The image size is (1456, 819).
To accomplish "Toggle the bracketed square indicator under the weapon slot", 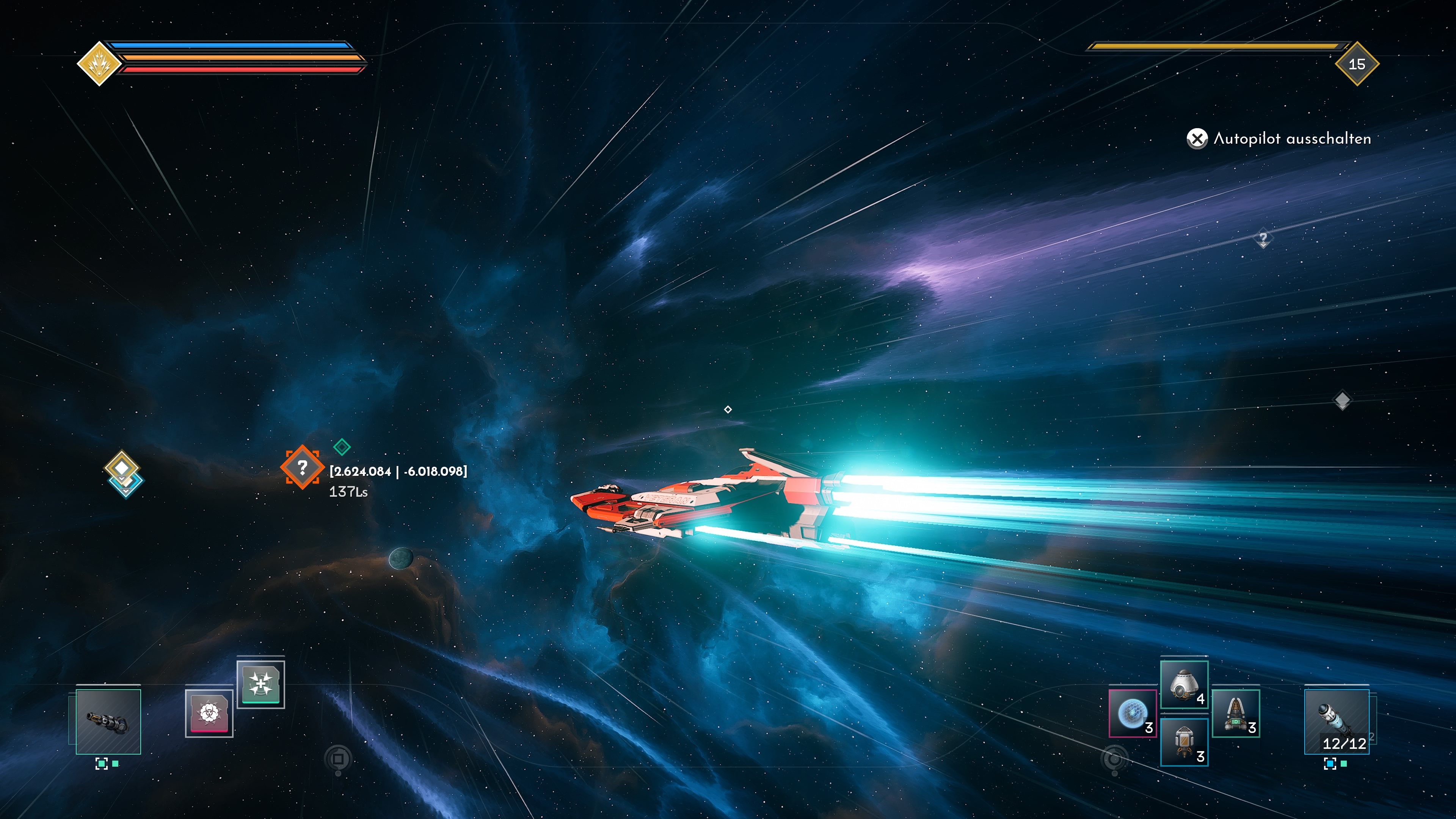I will [x=102, y=764].
